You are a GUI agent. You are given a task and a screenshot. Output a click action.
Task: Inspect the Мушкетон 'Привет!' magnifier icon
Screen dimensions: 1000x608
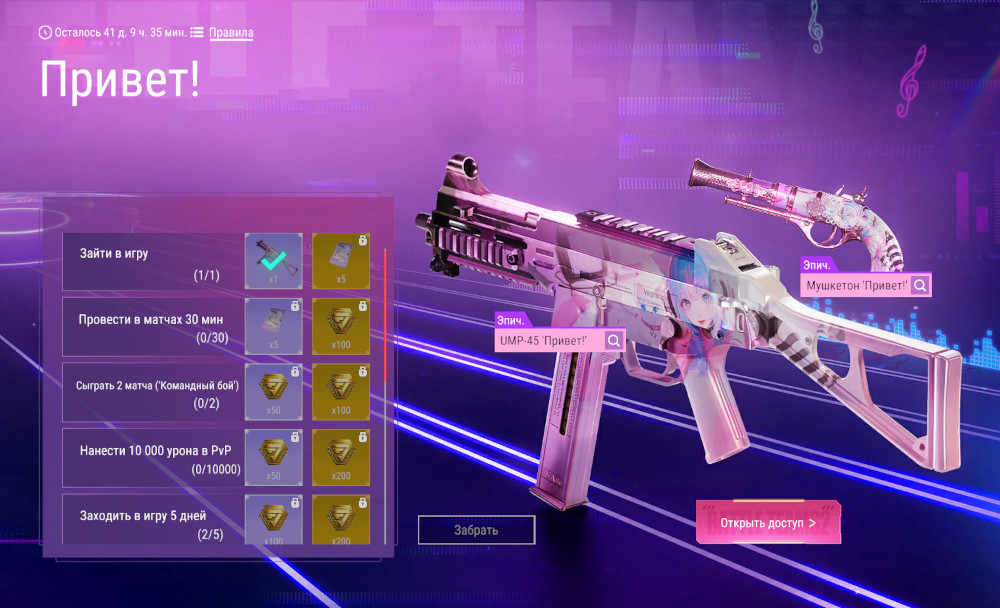click(919, 286)
